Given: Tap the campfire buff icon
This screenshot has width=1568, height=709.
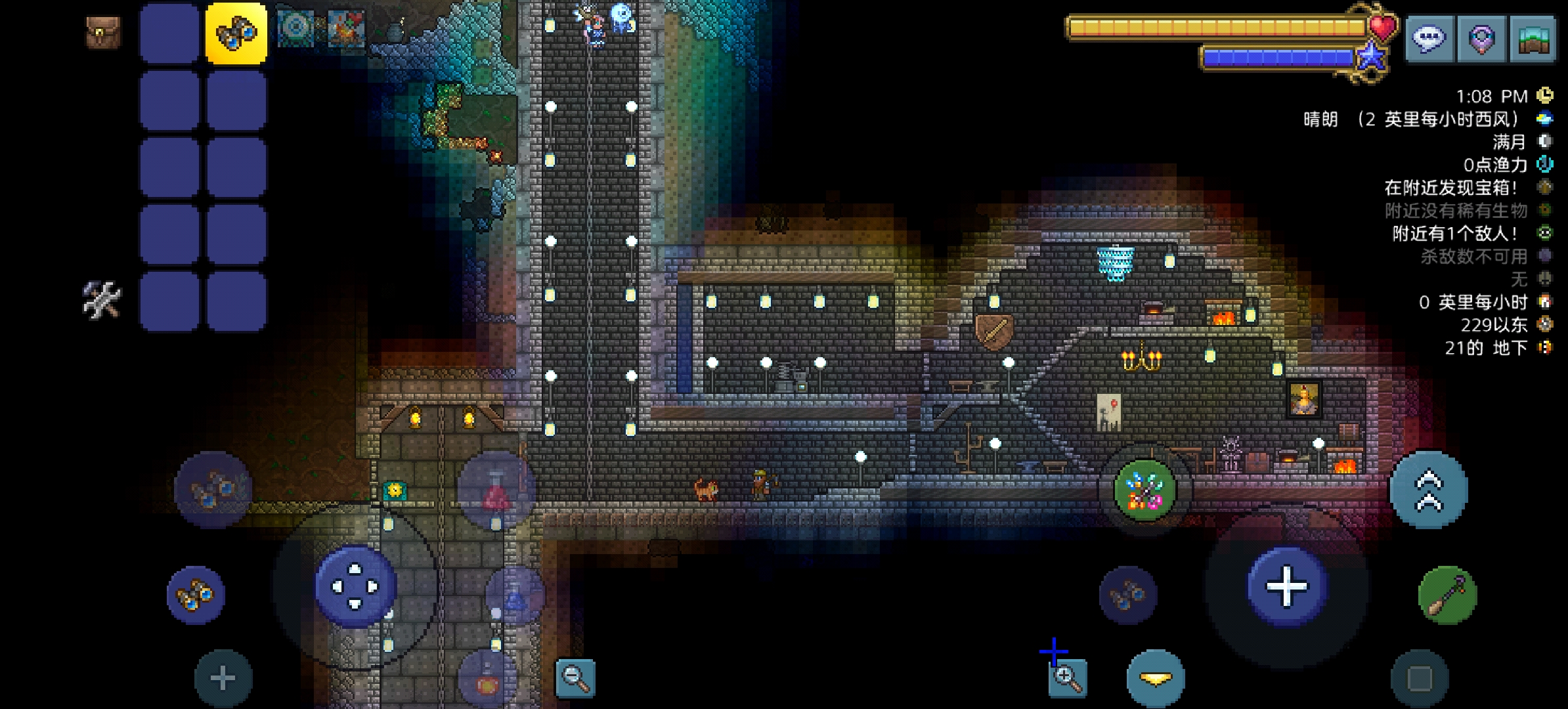Looking at the screenshot, I should (346, 28).
